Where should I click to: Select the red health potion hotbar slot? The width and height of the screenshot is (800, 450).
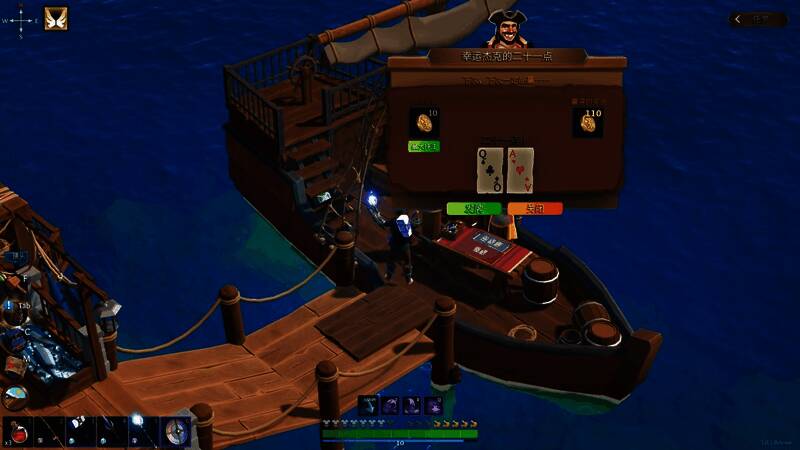click(18, 433)
